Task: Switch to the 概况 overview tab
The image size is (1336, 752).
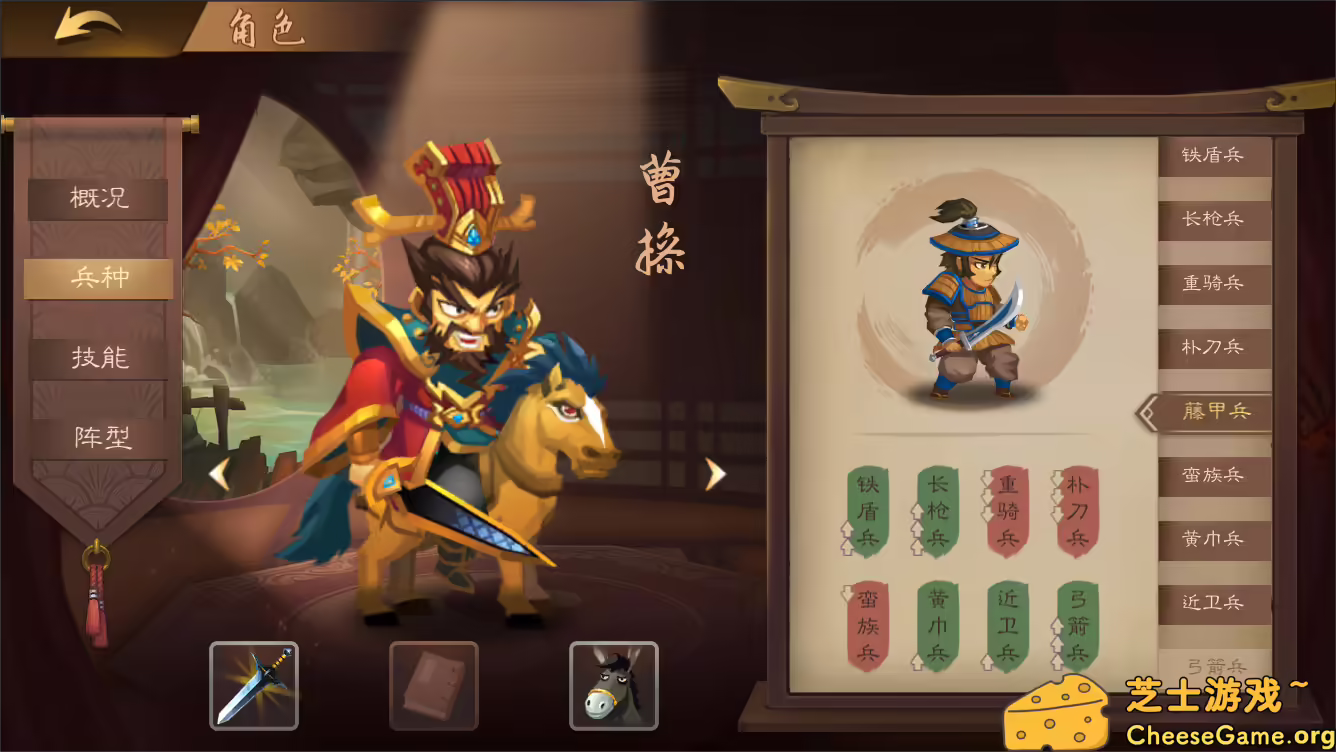Action: [x=97, y=199]
